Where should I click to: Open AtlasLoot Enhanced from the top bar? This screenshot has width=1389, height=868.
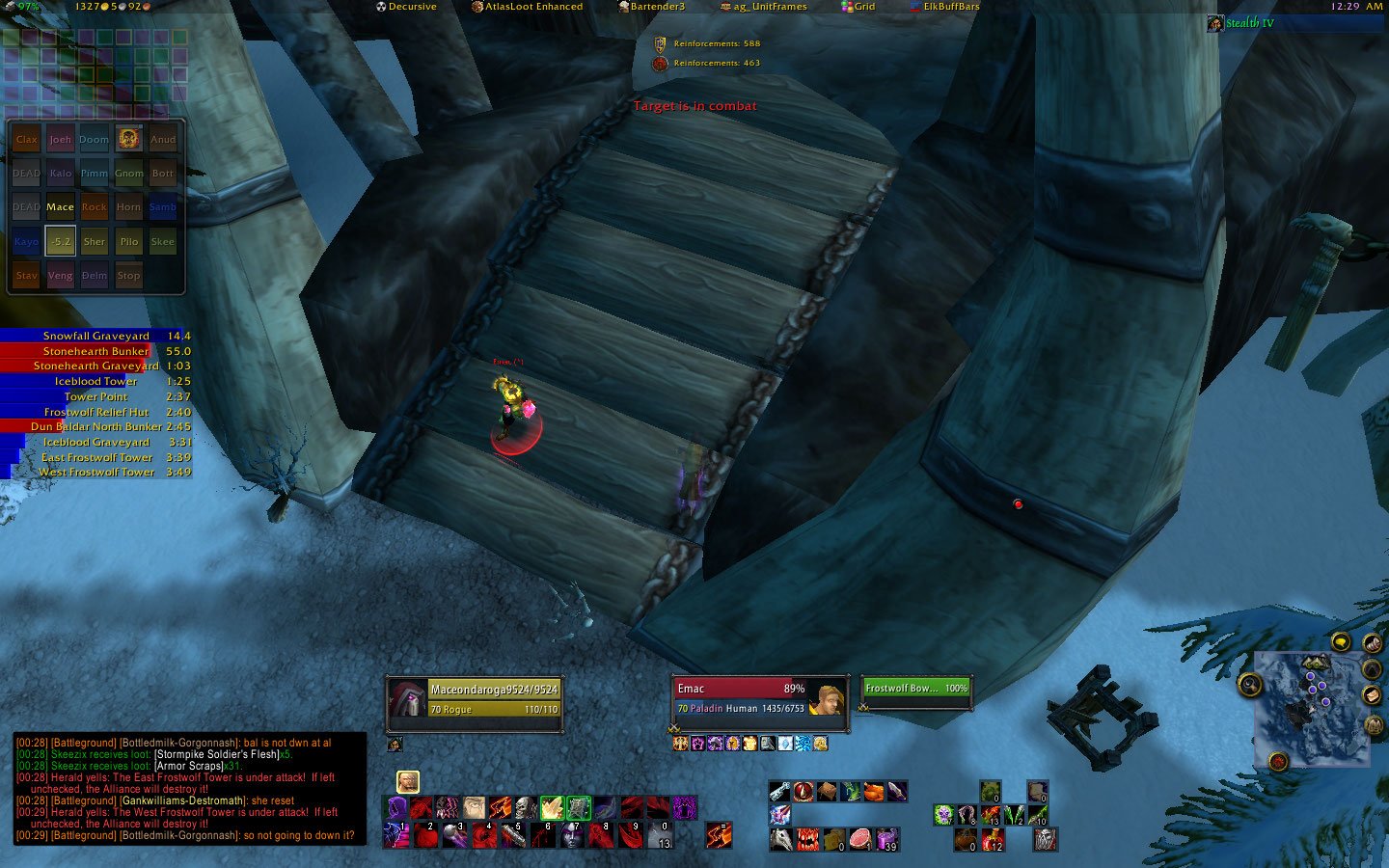pos(527,7)
